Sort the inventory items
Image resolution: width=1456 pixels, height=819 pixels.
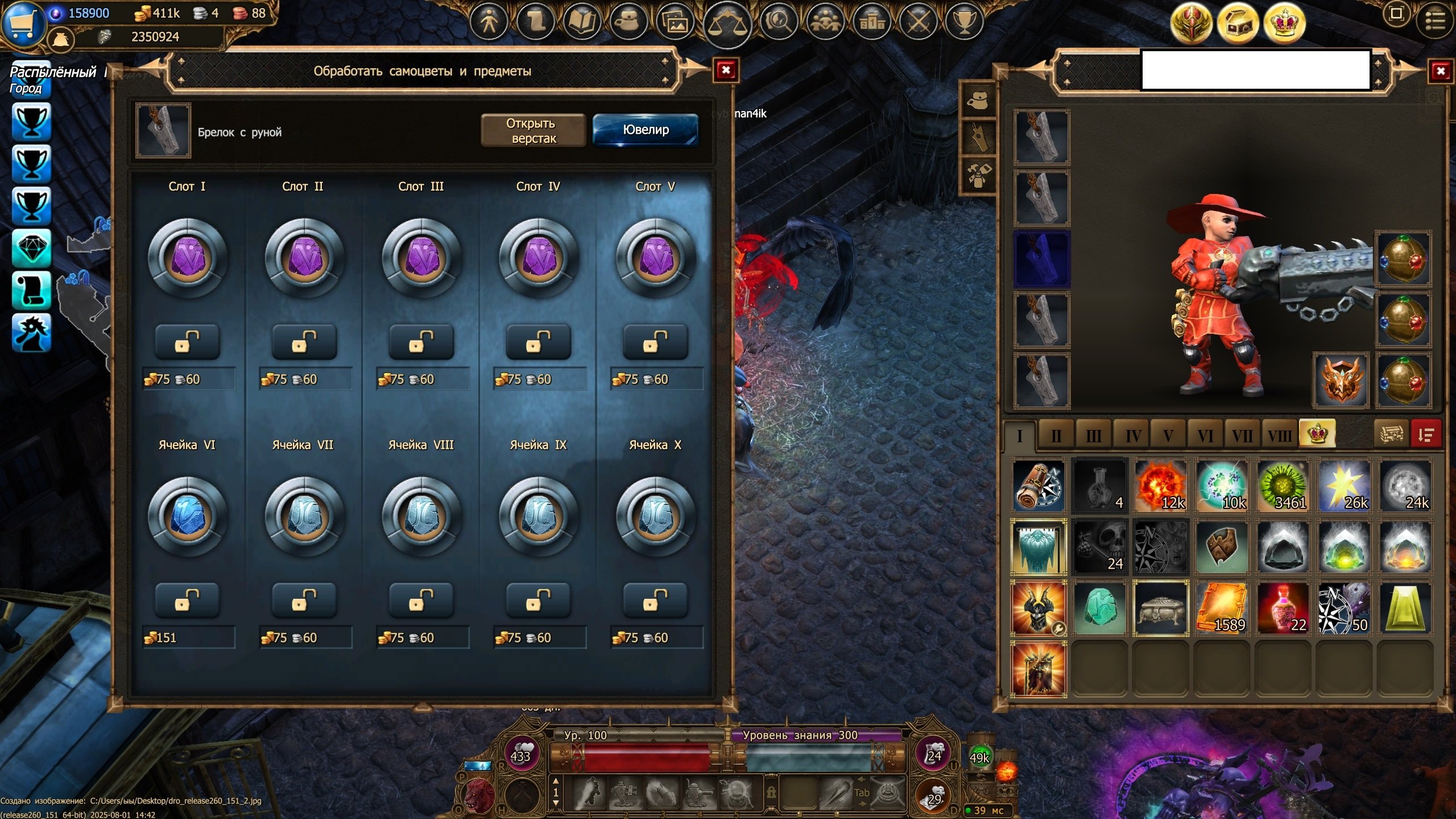pyautogui.click(x=1425, y=435)
